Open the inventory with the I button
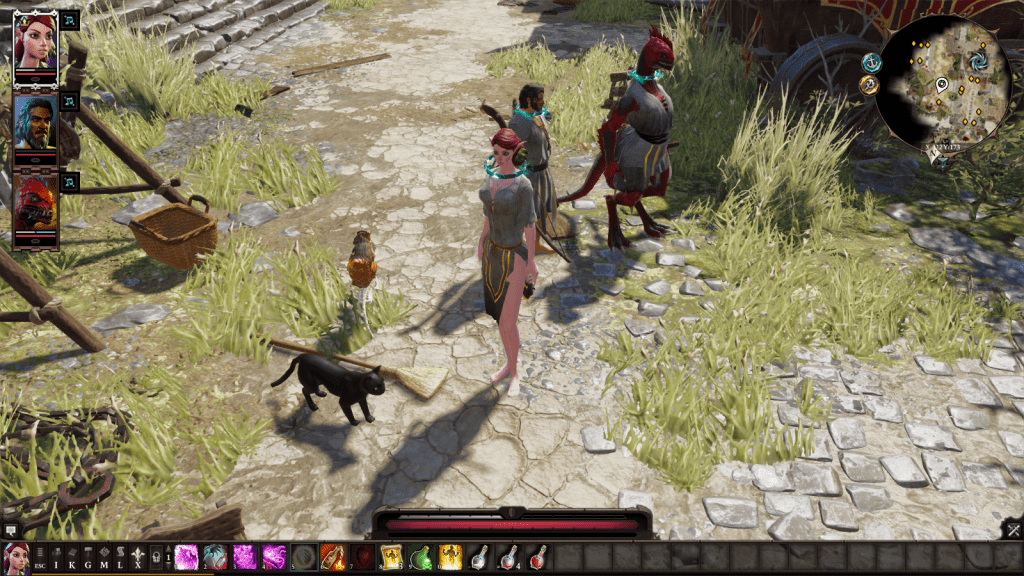The width and height of the screenshot is (1024, 576). (57, 557)
